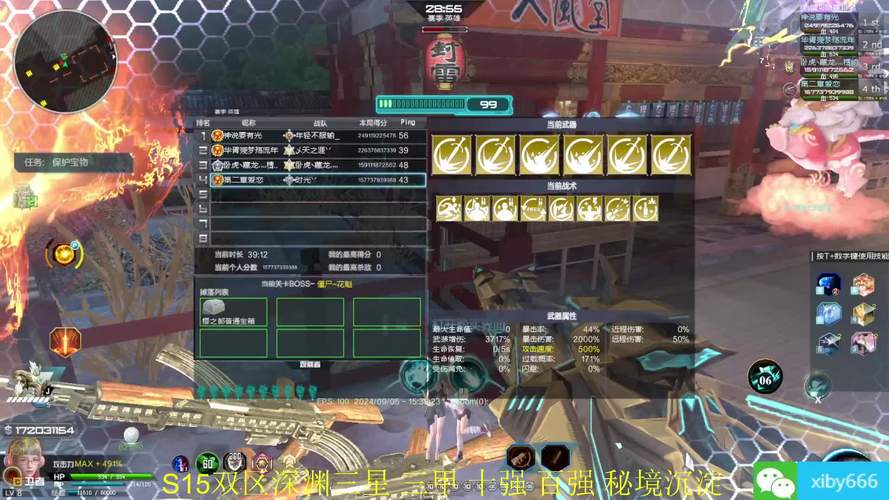The height and width of the screenshot is (500, 889).
Task: Click the orange emblem icon on left
Action: tap(66, 342)
